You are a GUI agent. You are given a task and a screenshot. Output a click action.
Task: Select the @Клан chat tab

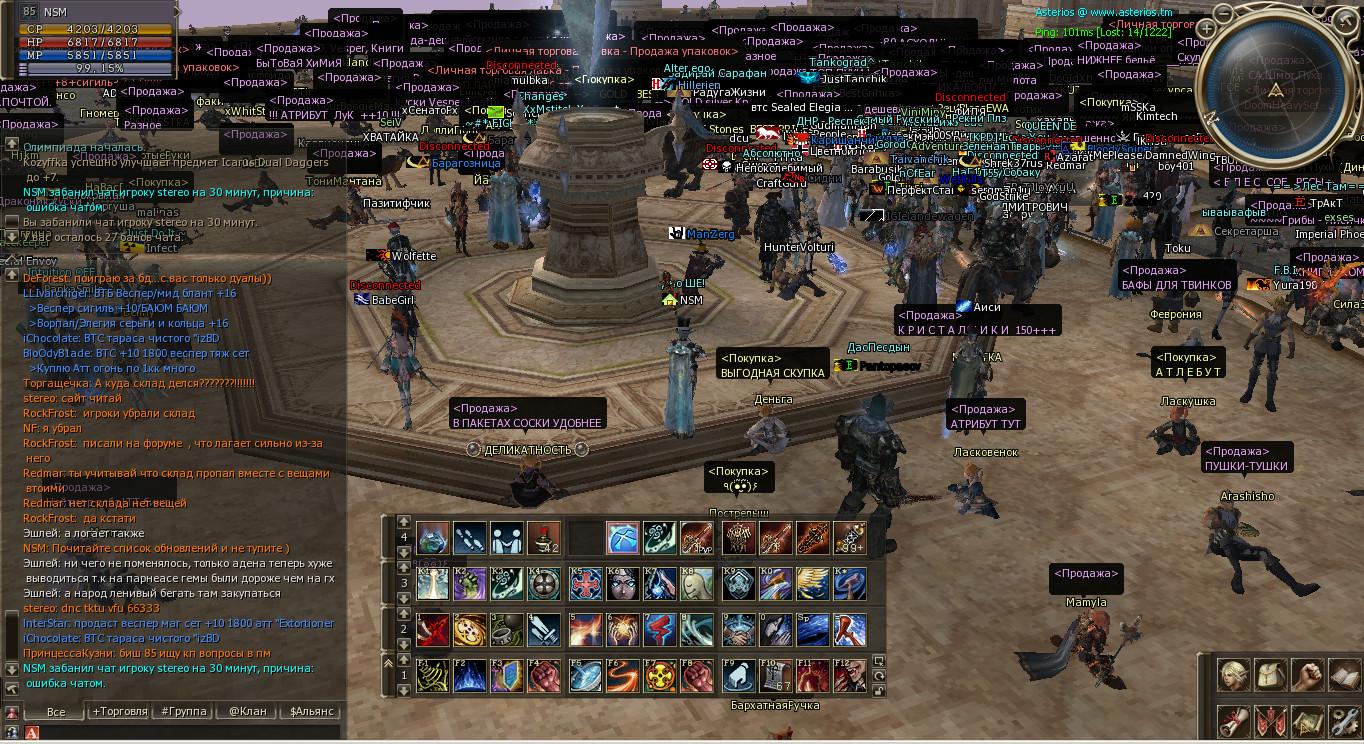(247, 711)
